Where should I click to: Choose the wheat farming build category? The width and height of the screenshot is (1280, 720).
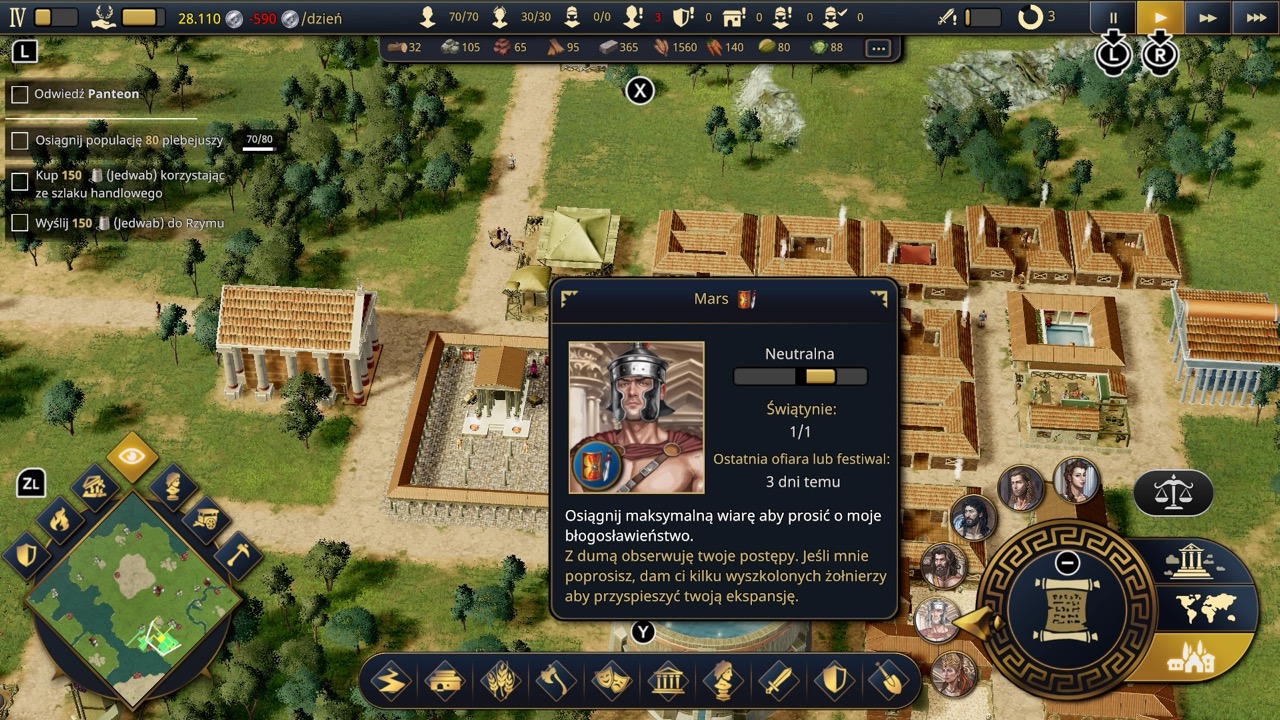[x=500, y=682]
